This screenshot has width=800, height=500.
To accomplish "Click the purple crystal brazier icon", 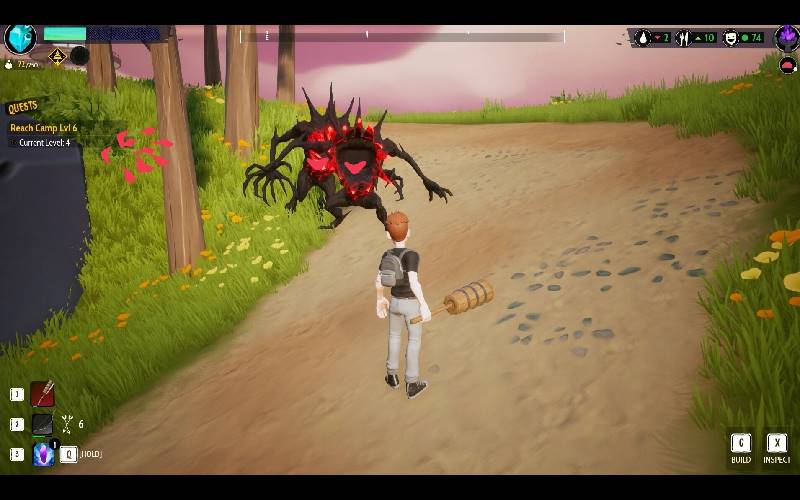I will pyautogui.click(x=787, y=38).
